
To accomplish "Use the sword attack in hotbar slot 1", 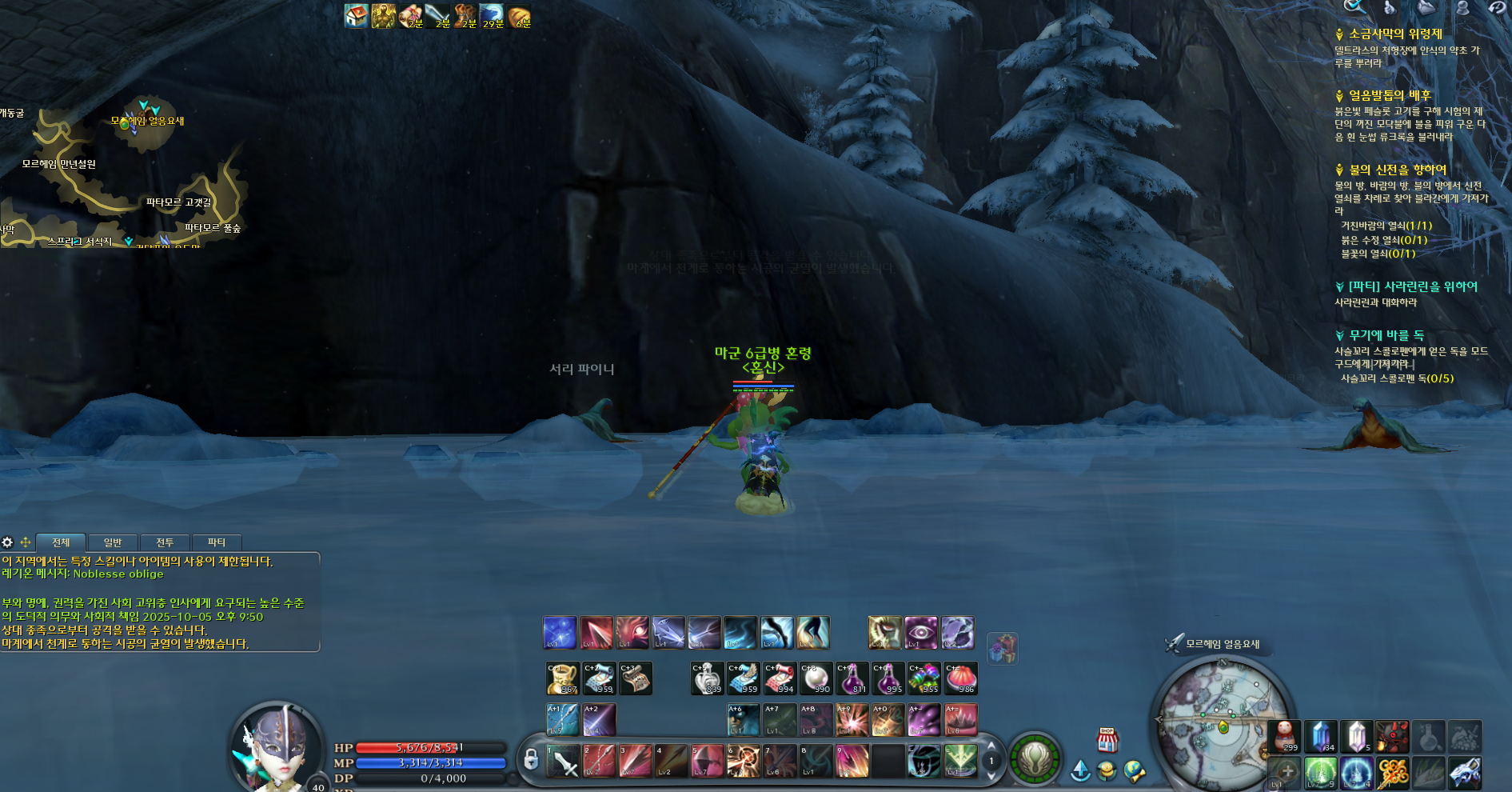I will pos(563,761).
